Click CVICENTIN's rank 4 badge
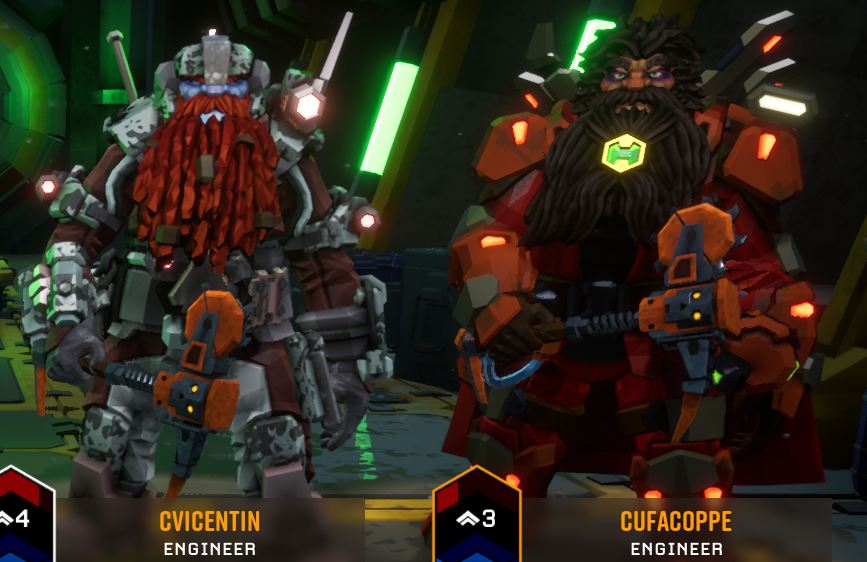Screen dimensions: 867x562 click(x=24, y=519)
